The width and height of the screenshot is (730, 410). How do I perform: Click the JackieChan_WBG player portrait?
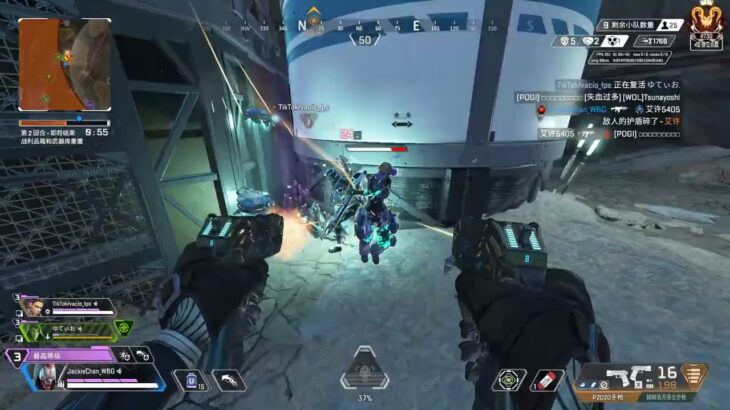coord(46,377)
